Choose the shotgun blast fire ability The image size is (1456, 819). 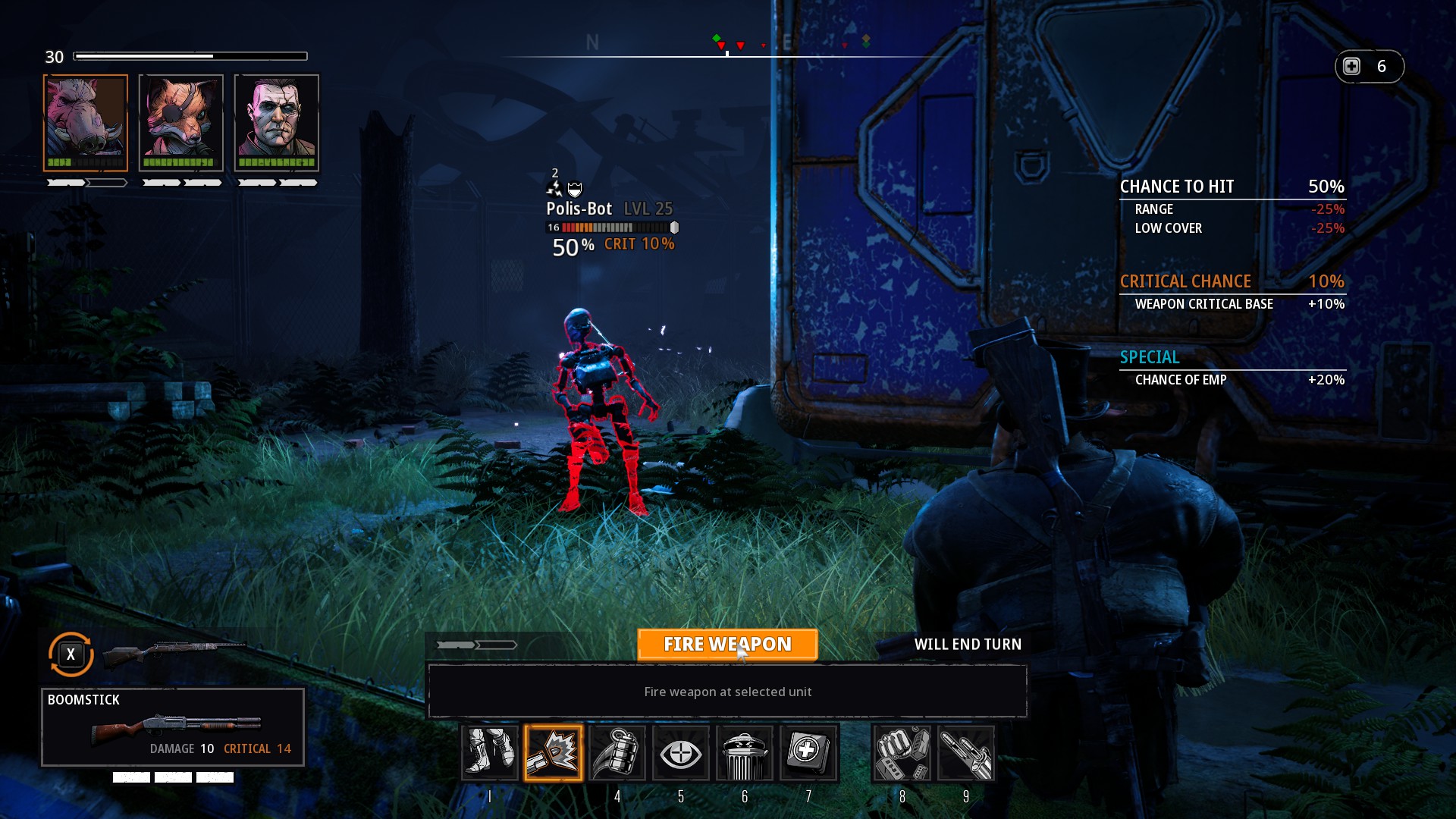(554, 753)
